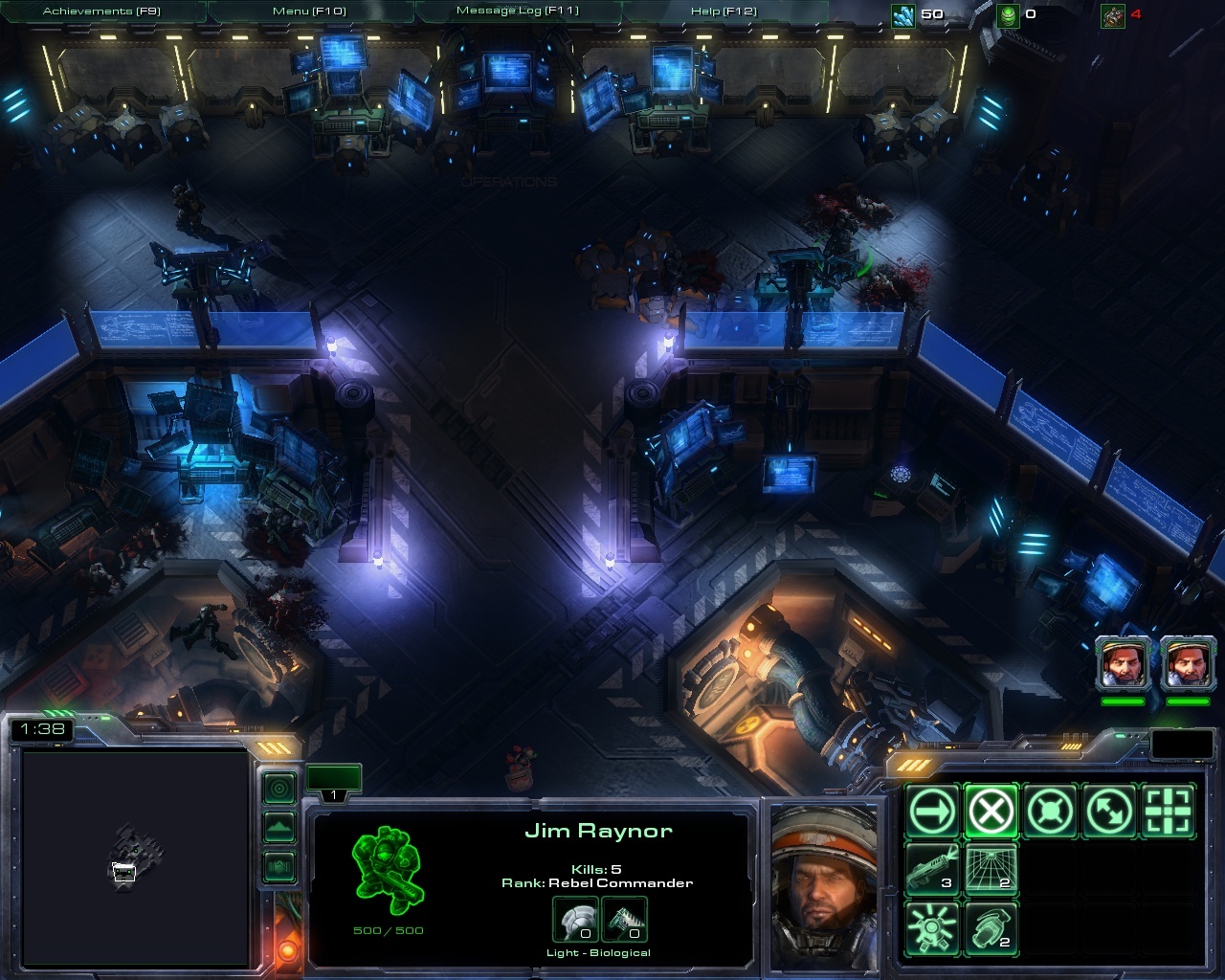Viewport: 1225px width, 980px height.
Task: Activate the Stop command icon
Action: tap(991, 812)
